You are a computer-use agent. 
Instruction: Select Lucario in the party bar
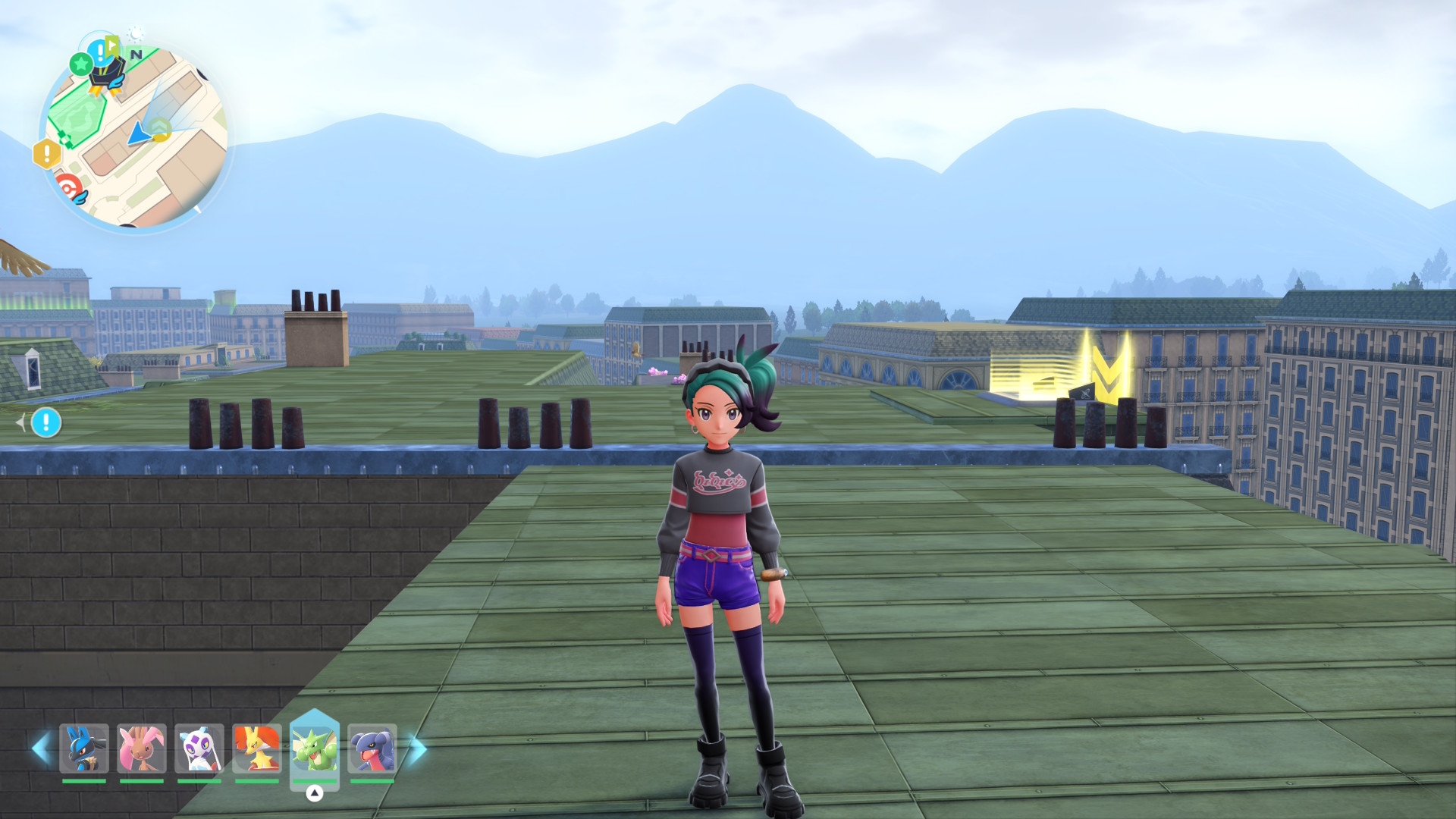(84, 748)
